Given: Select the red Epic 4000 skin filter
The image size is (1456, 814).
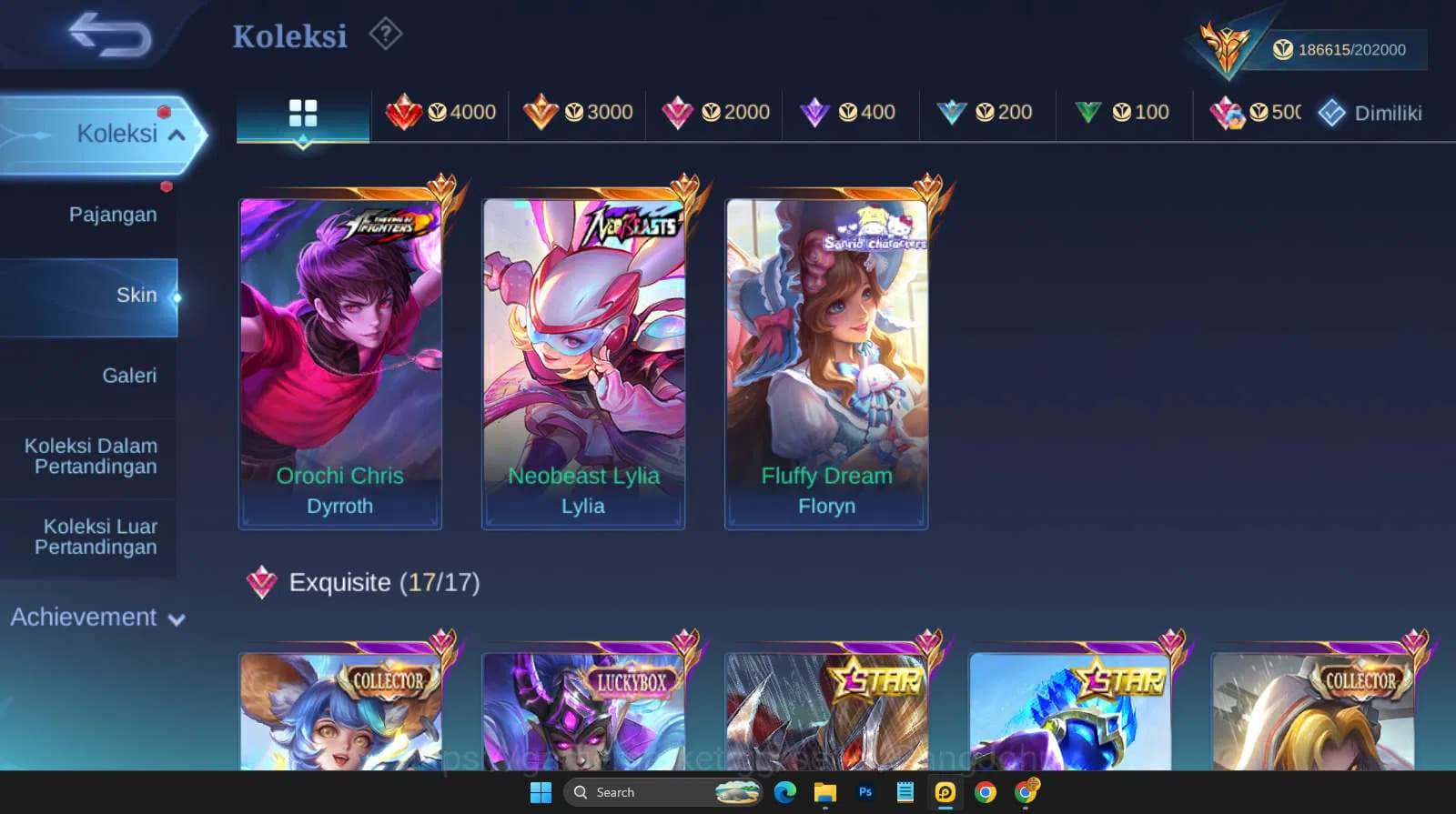Looking at the screenshot, I should (440, 113).
